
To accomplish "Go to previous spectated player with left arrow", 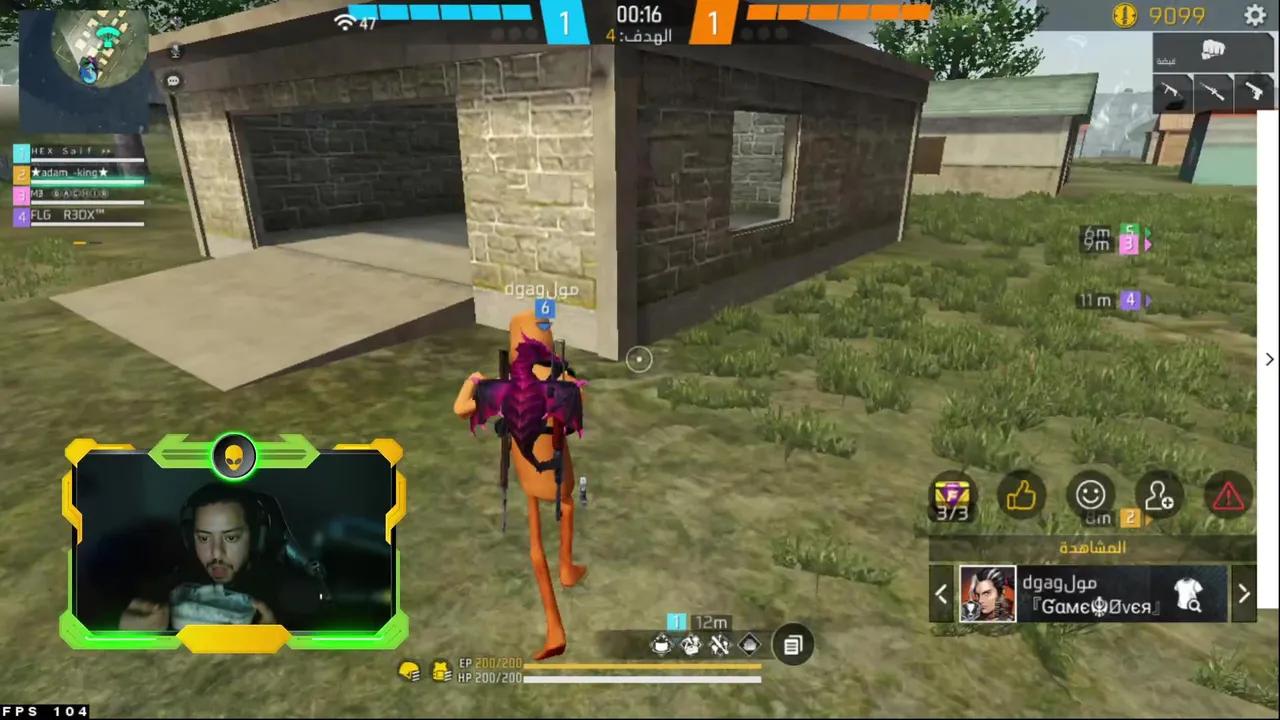I will [941, 593].
